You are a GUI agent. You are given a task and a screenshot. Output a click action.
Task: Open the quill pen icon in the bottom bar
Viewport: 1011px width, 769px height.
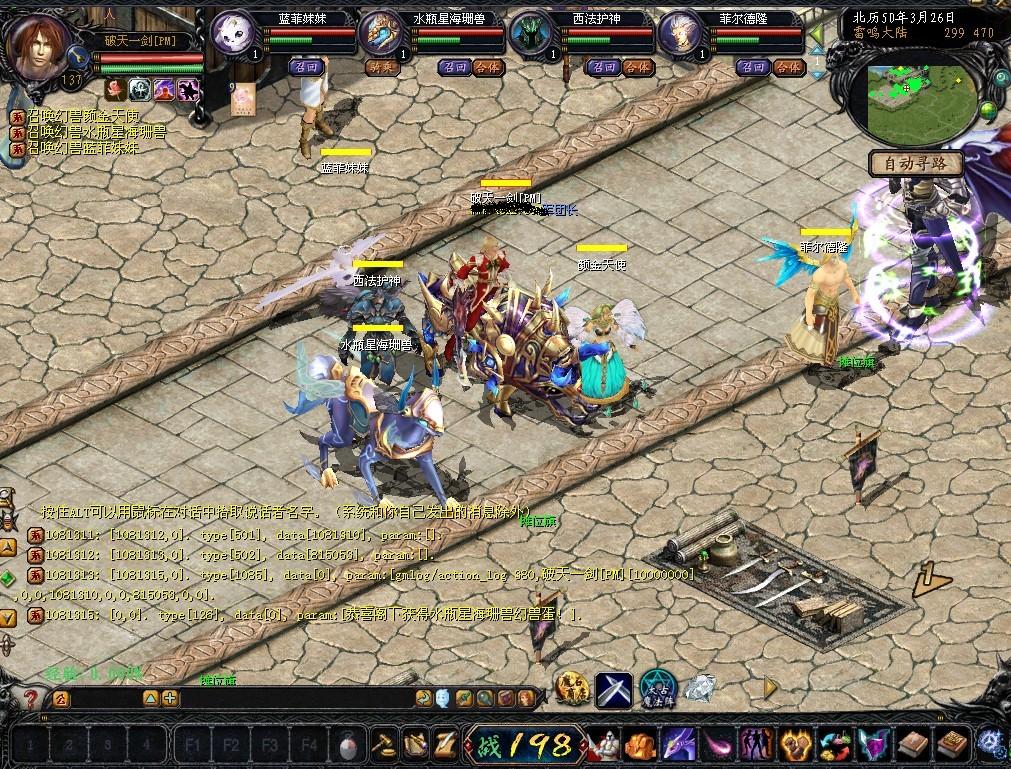coord(445,744)
